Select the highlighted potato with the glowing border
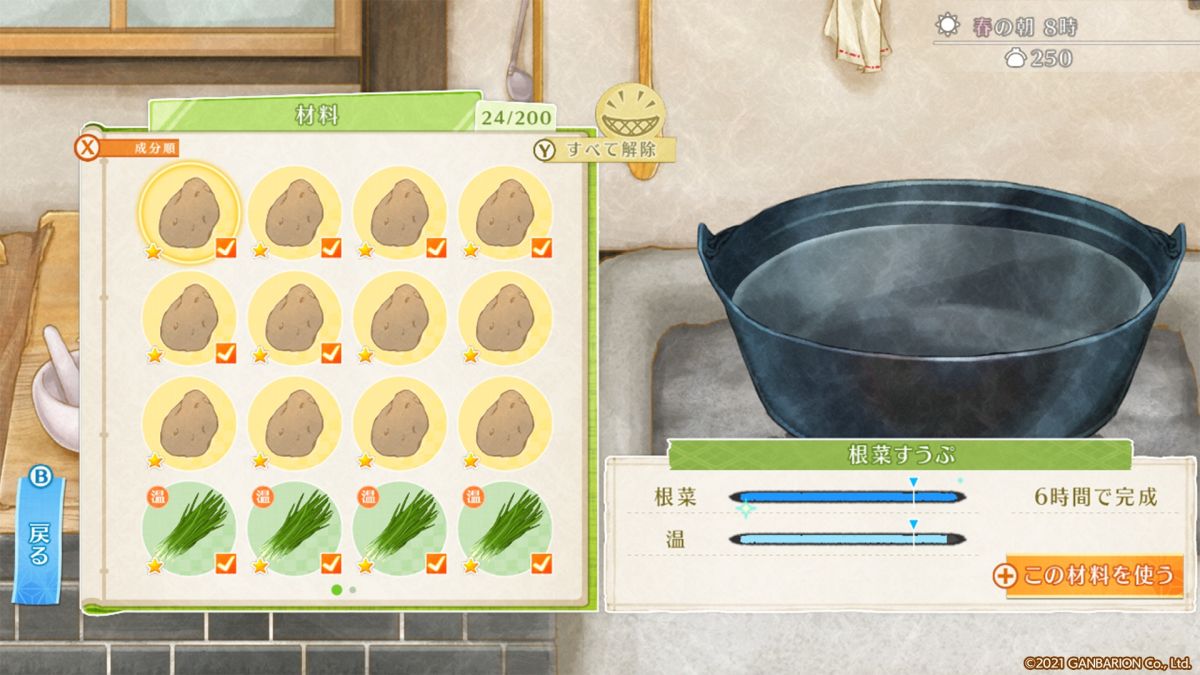 189,212
